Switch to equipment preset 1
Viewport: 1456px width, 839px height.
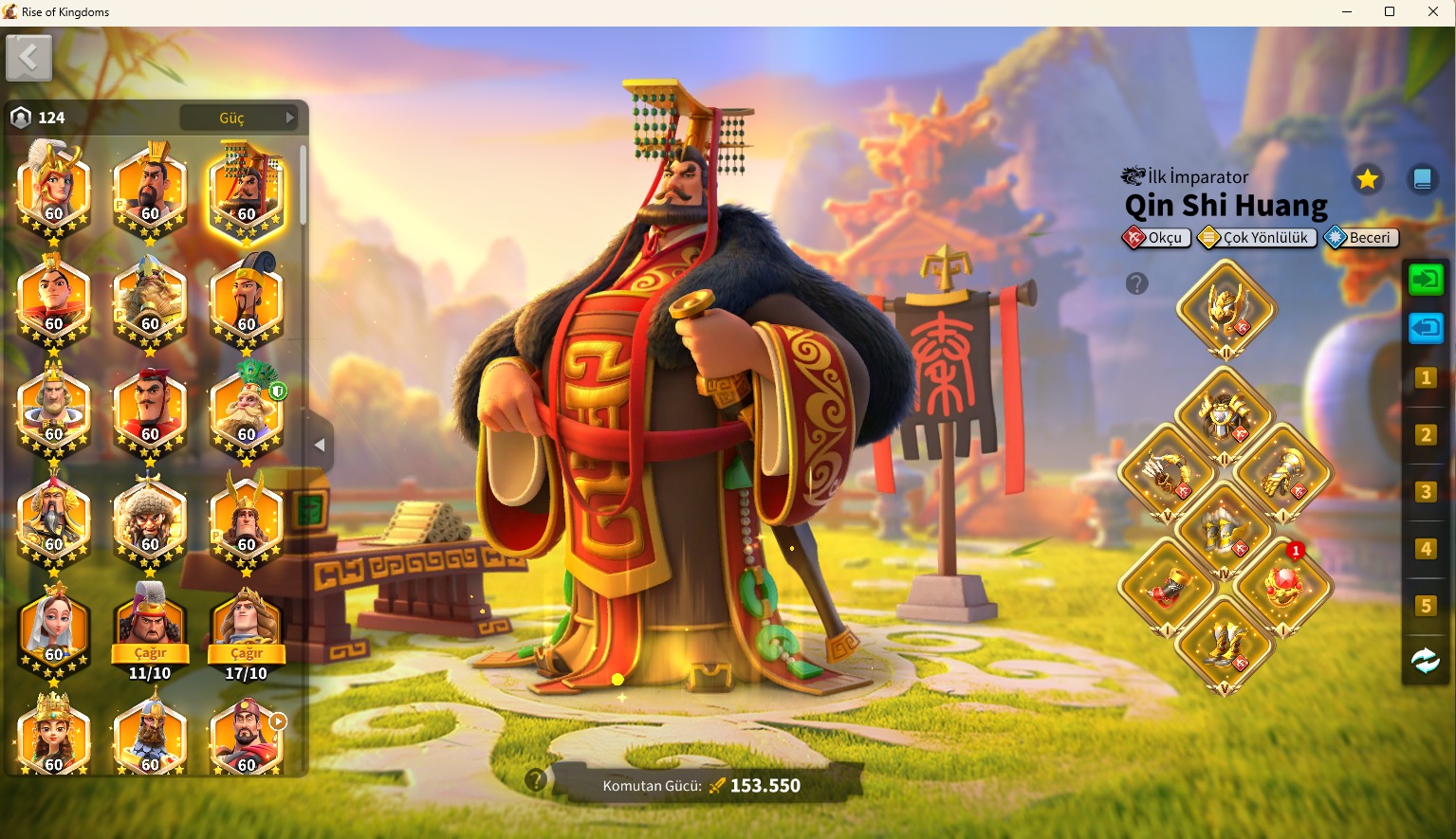[x=1425, y=378]
